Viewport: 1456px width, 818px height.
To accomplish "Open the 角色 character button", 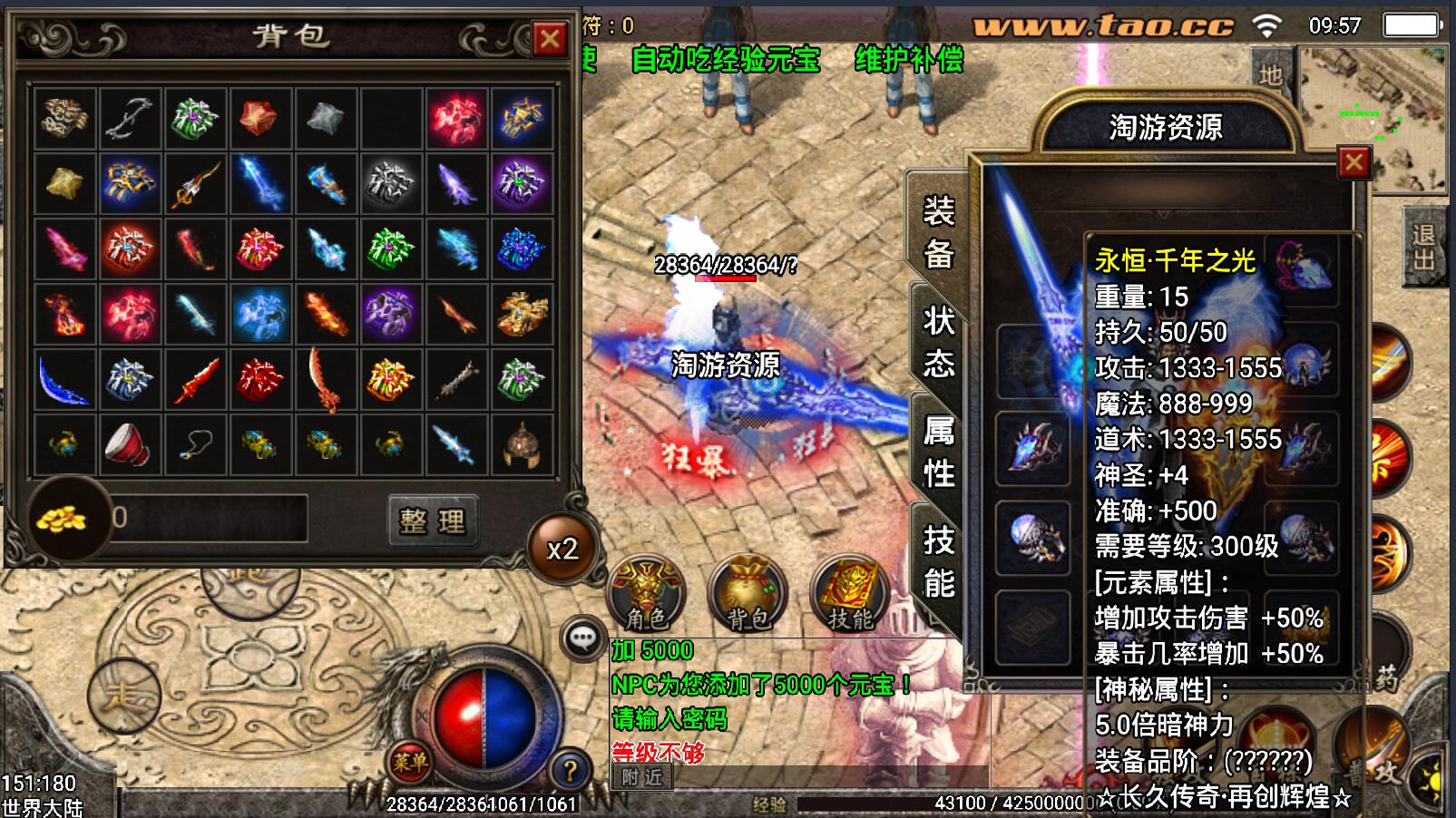I will pos(646,592).
